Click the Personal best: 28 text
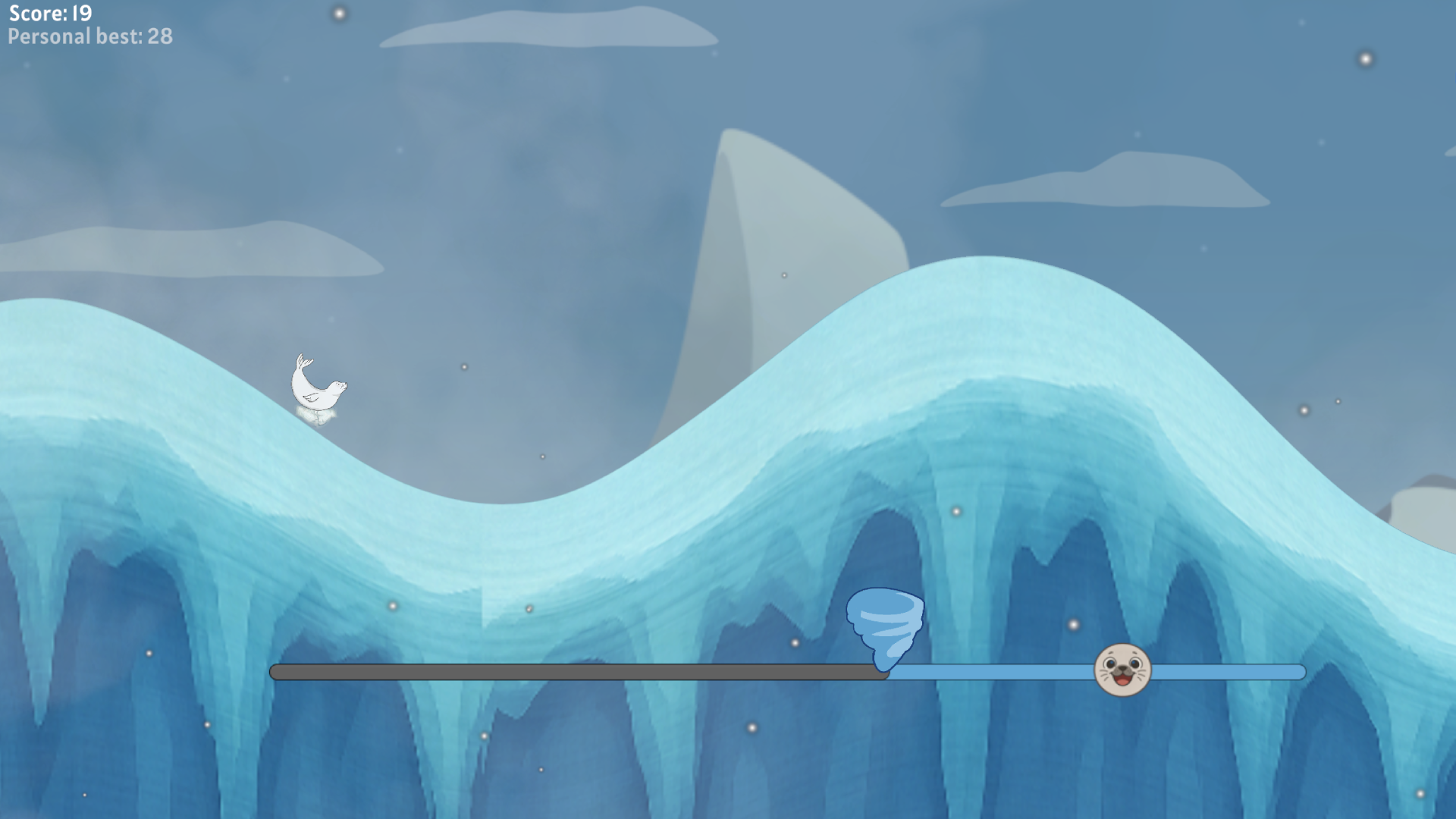 point(89,36)
